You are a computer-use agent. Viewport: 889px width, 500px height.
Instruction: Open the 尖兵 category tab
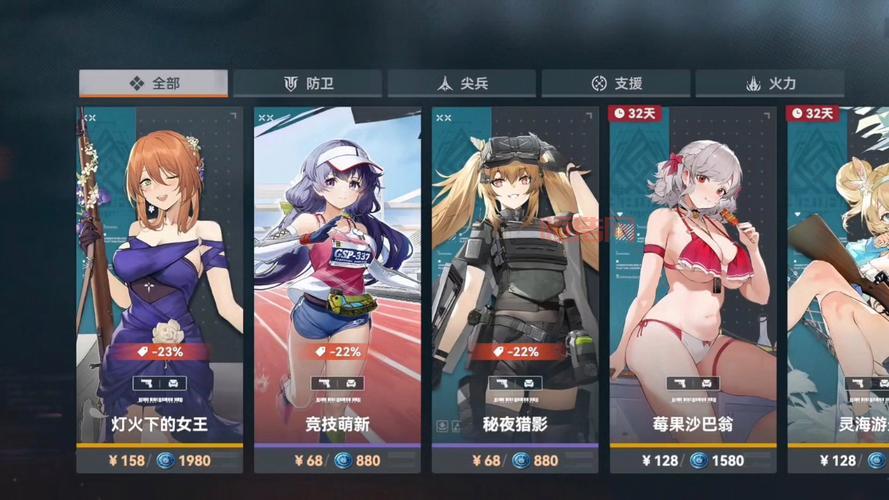click(461, 84)
